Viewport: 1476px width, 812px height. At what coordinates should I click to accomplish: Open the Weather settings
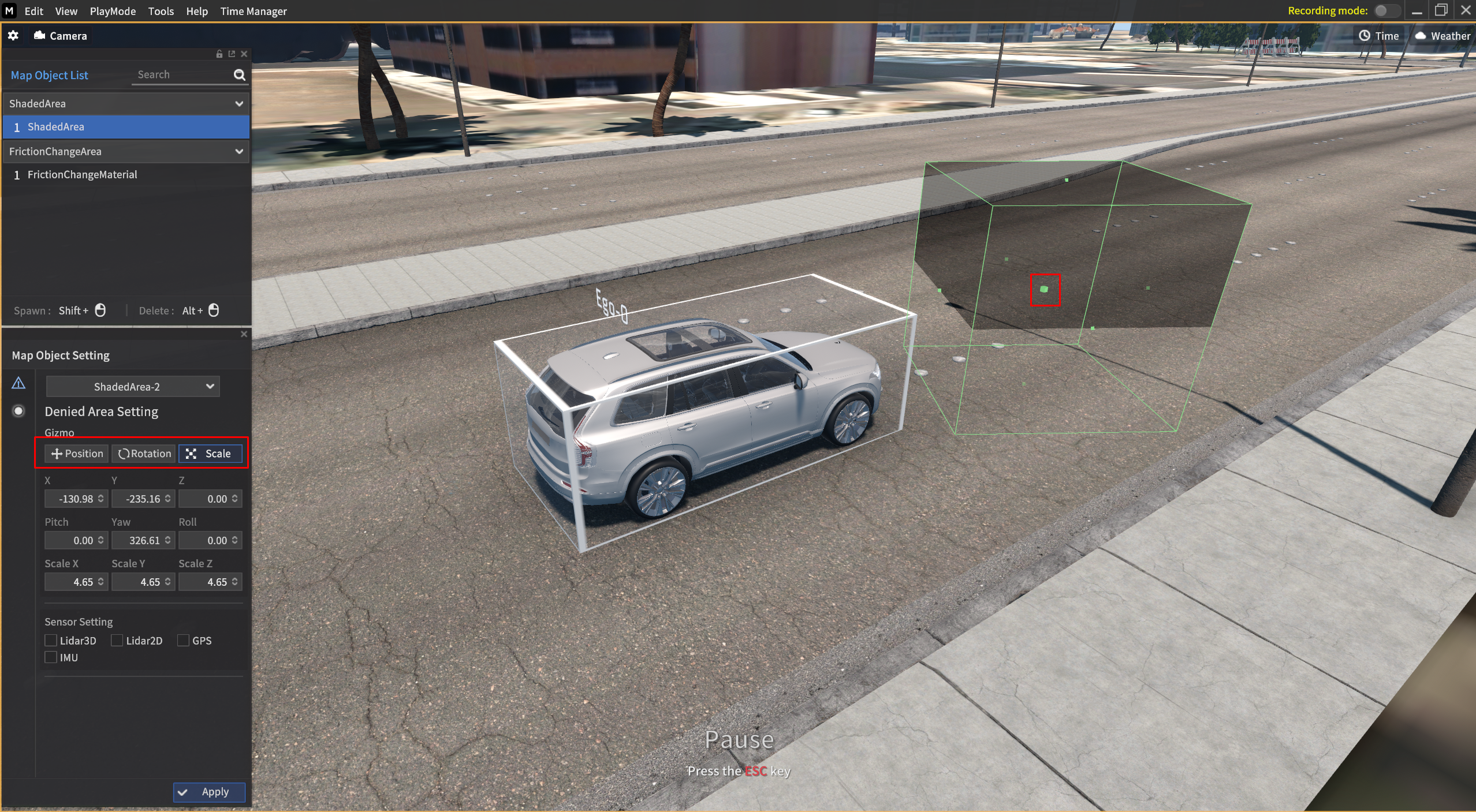pos(1442,36)
